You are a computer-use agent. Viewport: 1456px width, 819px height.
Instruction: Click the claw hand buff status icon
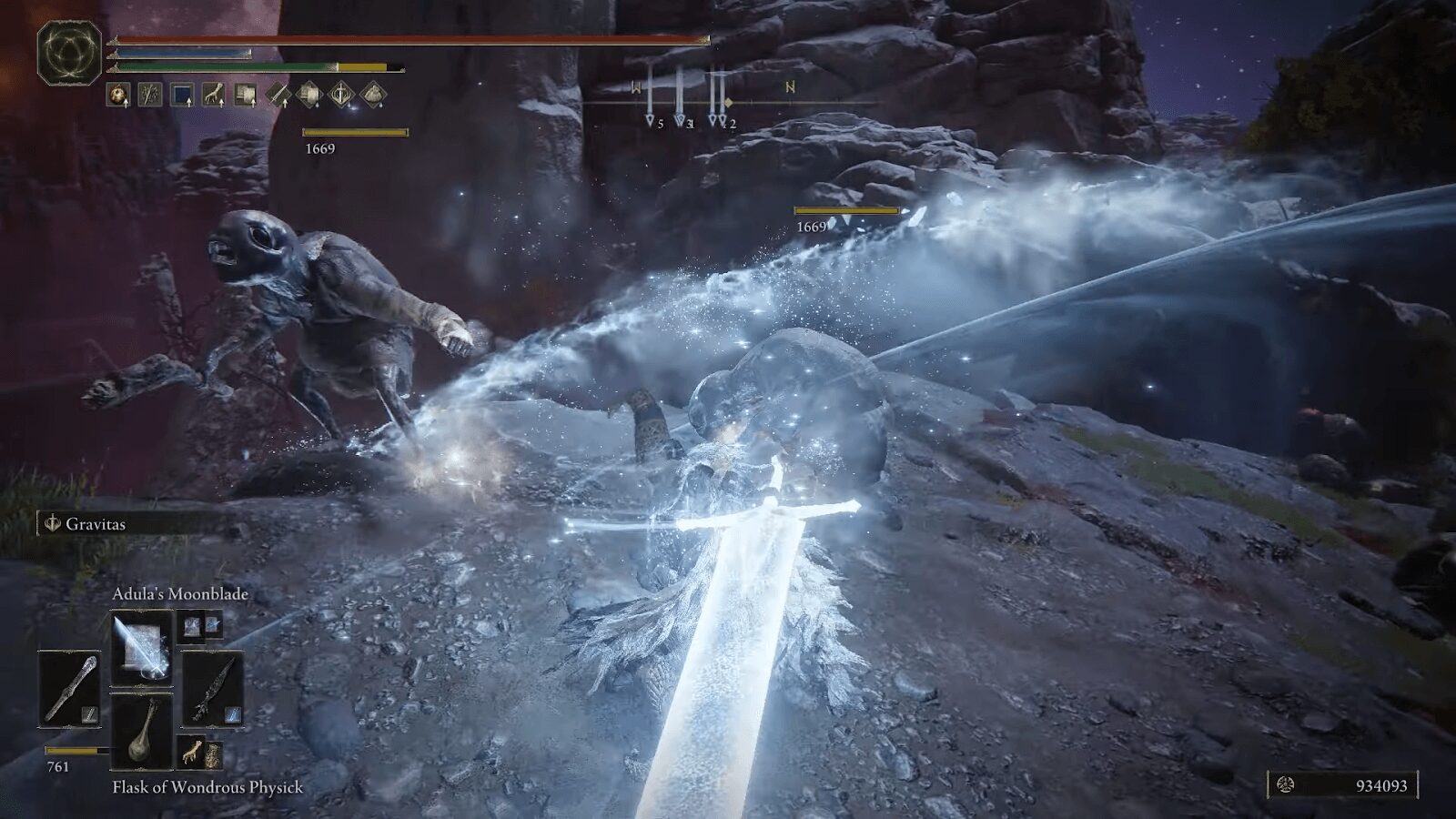click(x=214, y=94)
